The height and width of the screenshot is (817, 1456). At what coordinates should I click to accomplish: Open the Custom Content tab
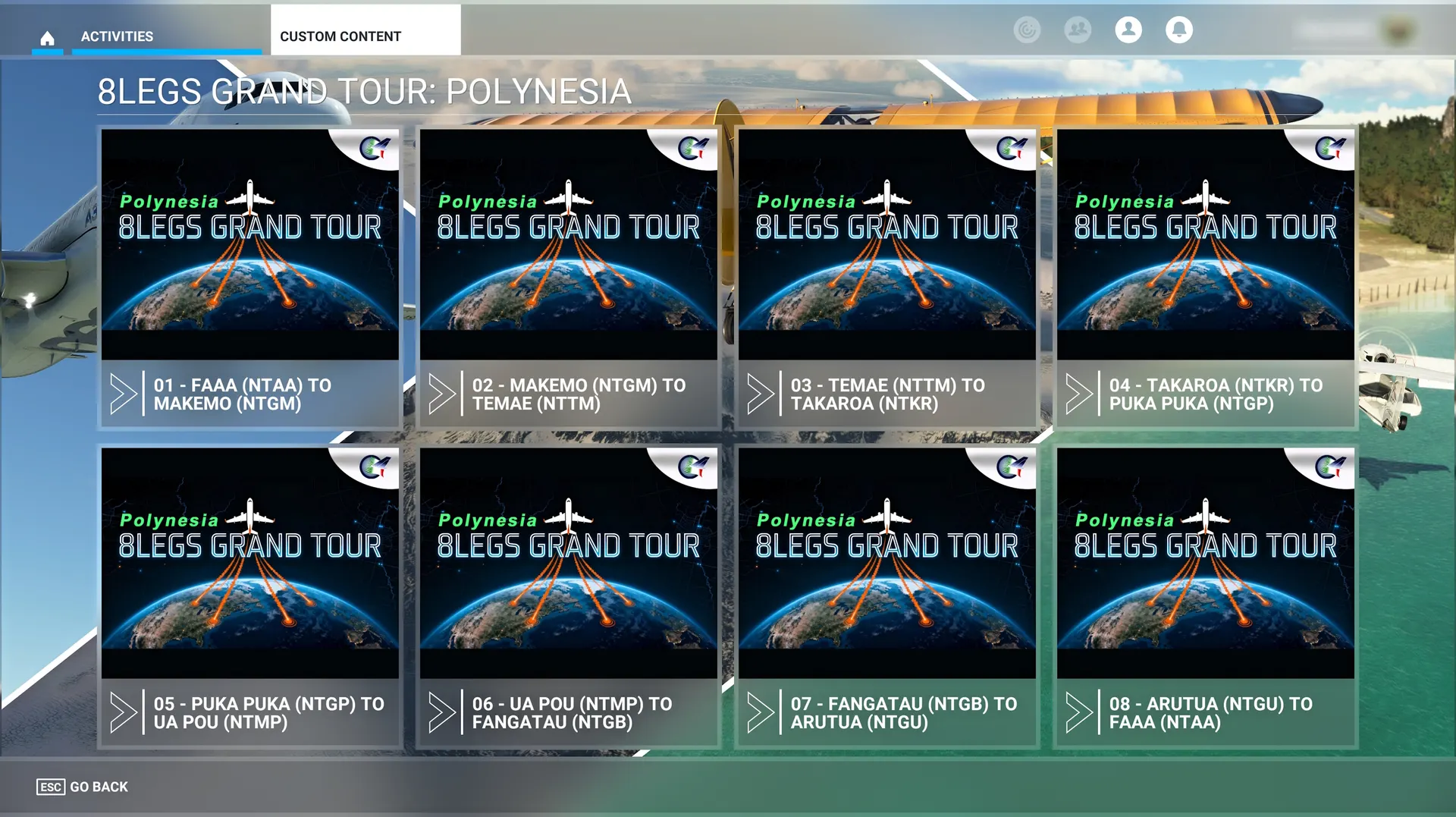click(340, 36)
